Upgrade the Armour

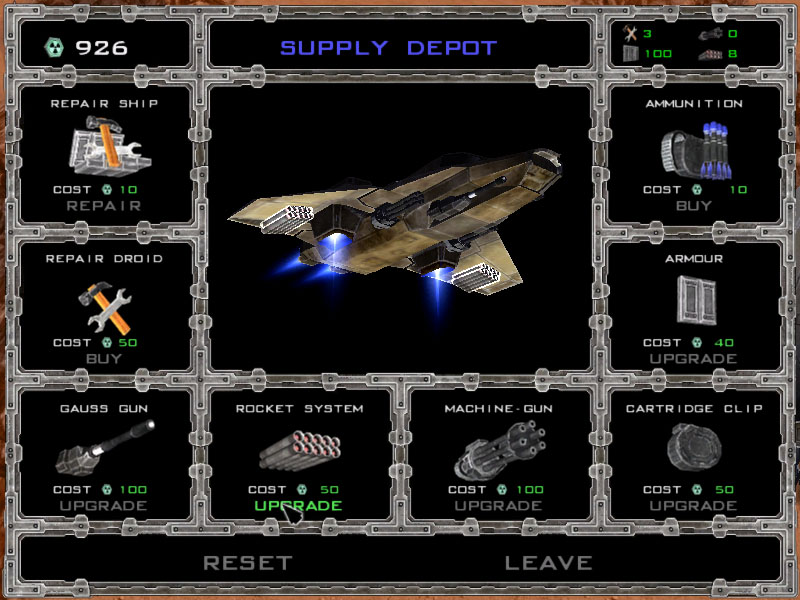point(693,358)
